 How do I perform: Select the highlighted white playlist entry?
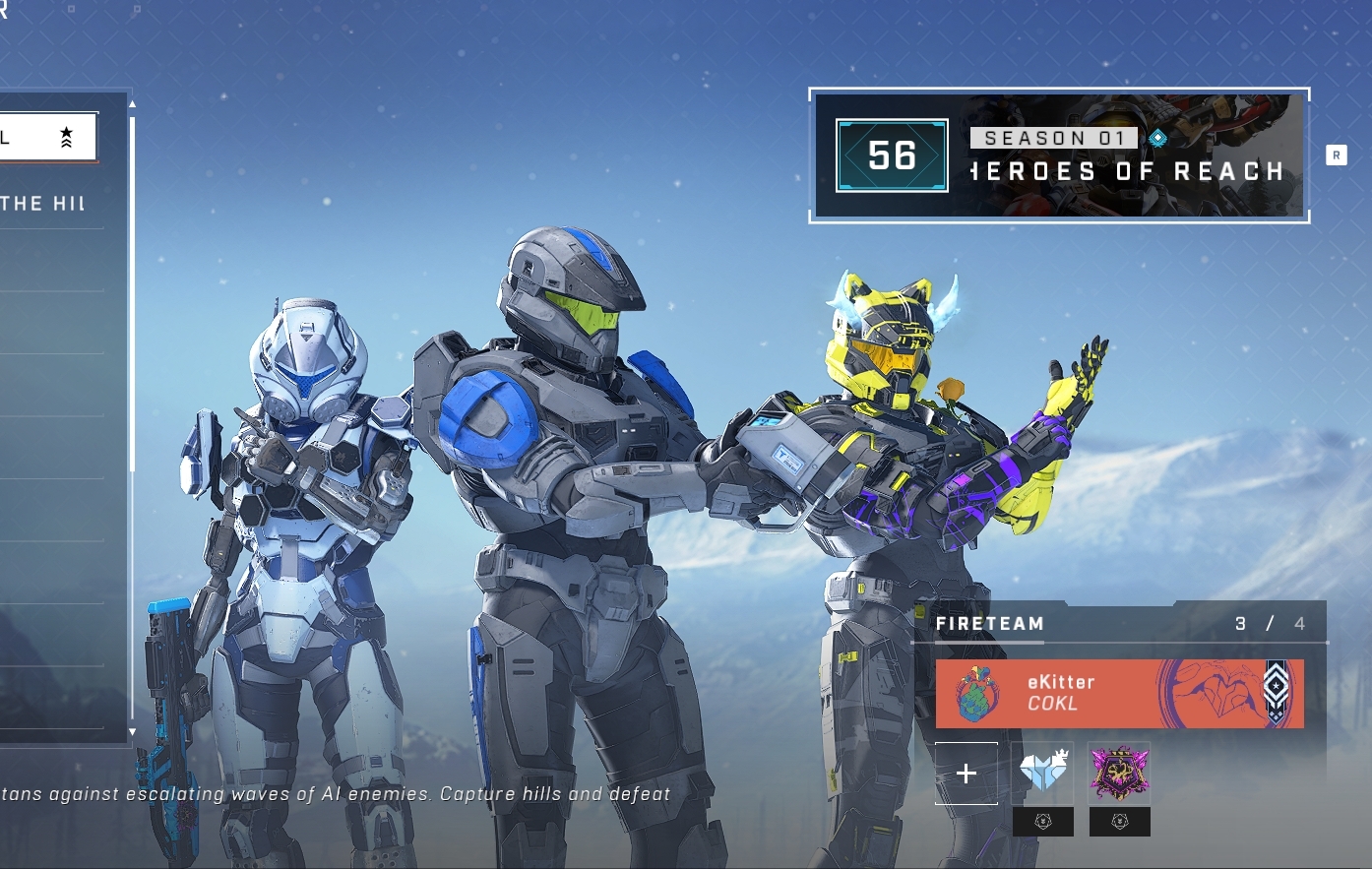[x=47, y=137]
